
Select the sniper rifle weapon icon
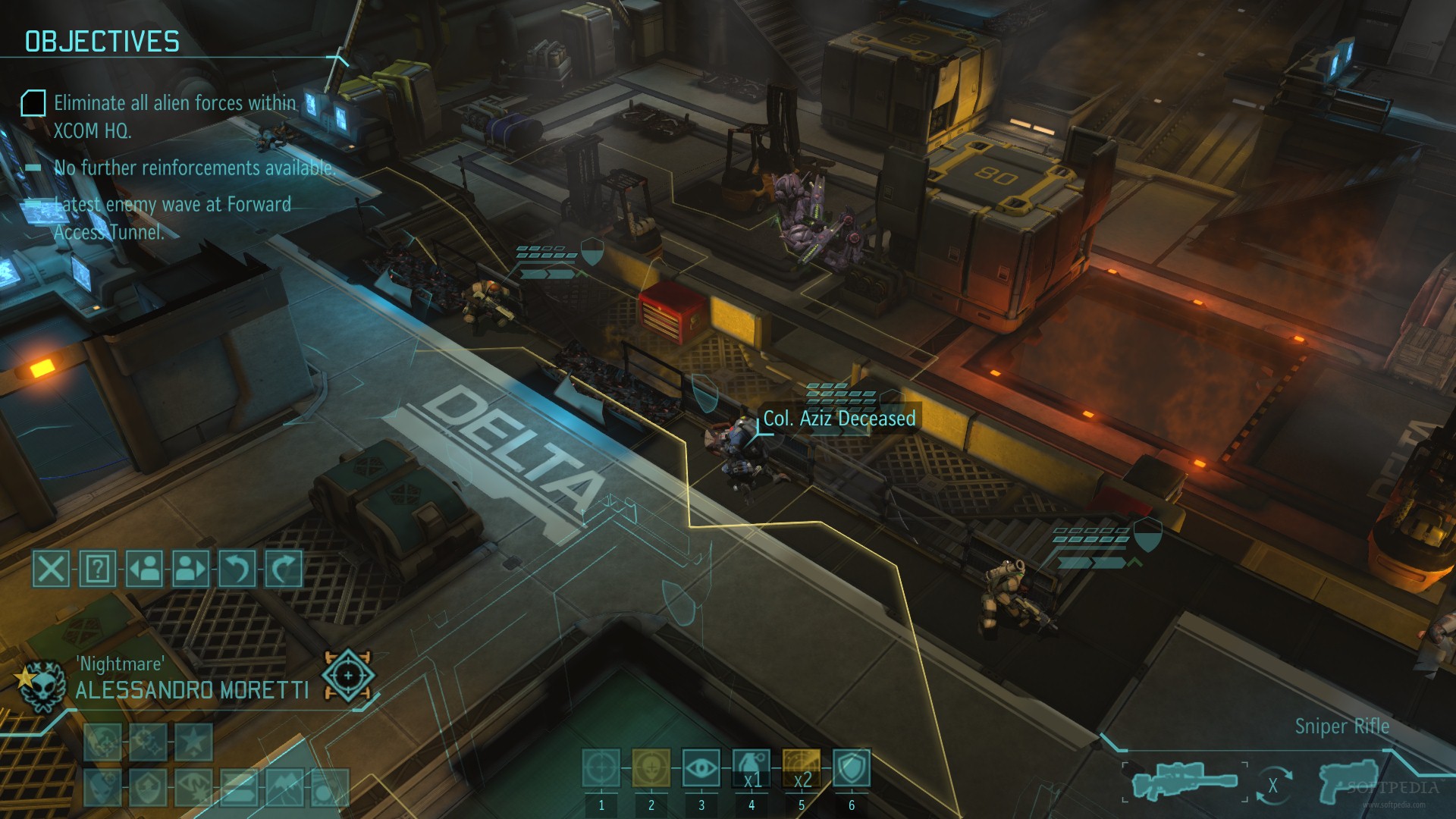click(x=1184, y=782)
